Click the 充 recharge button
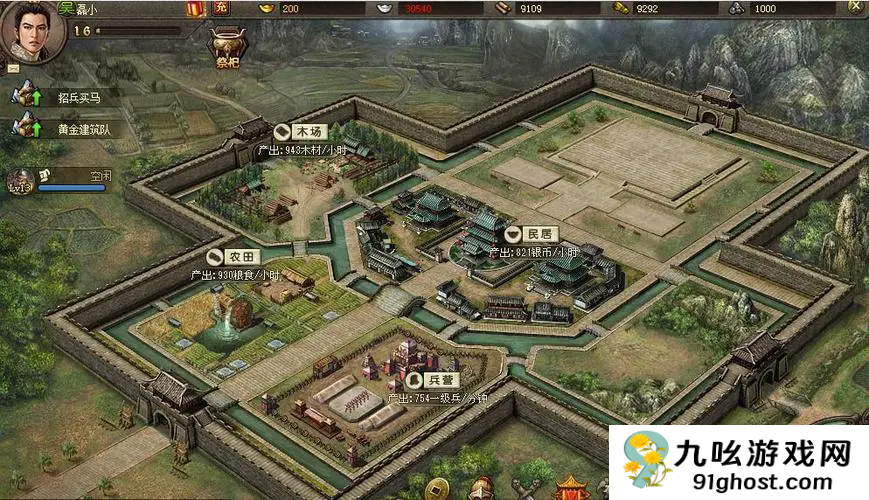The width and height of the screenshot is (869, 500). [x=222, y=9]
